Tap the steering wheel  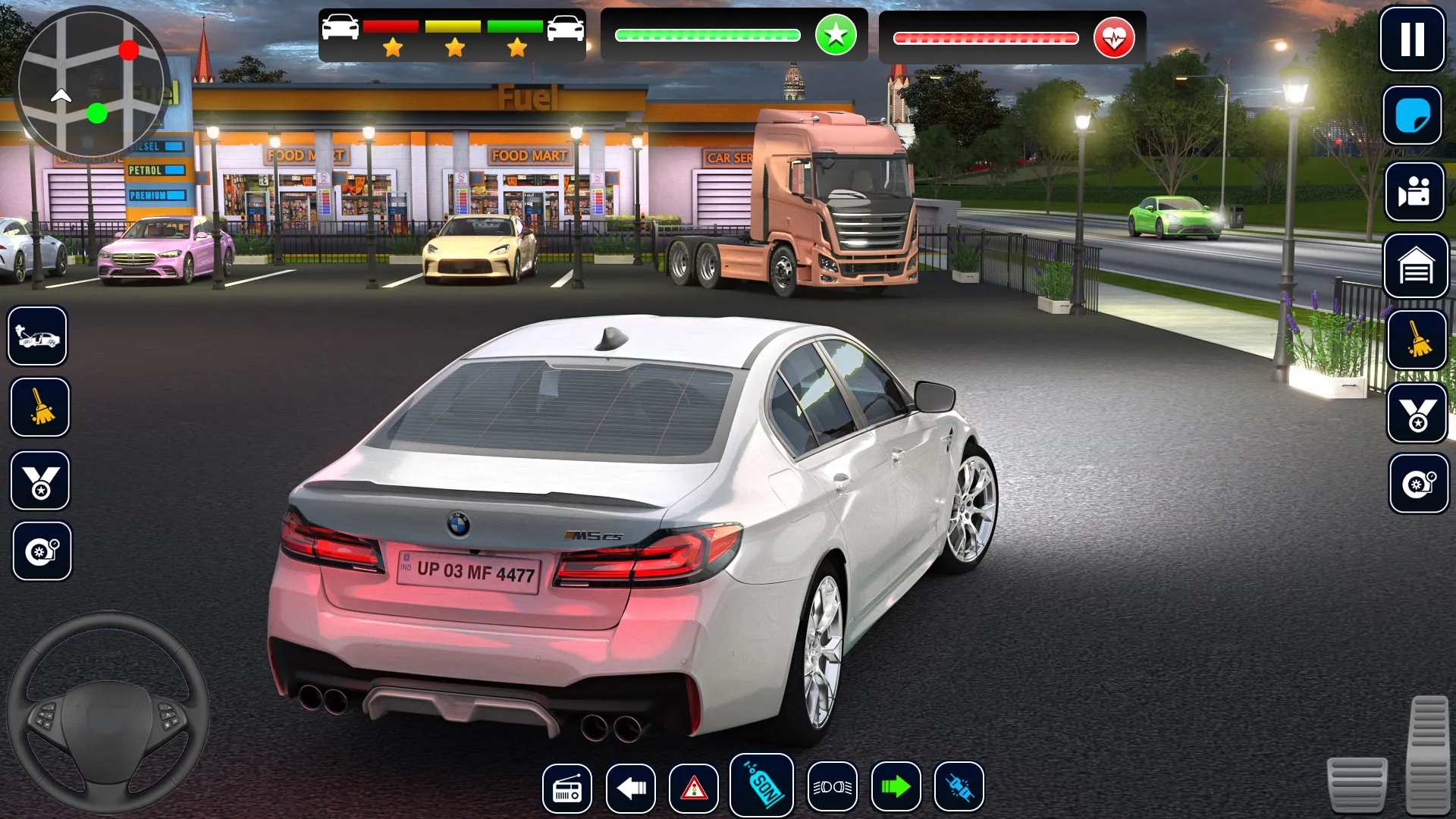click(108, 713)
